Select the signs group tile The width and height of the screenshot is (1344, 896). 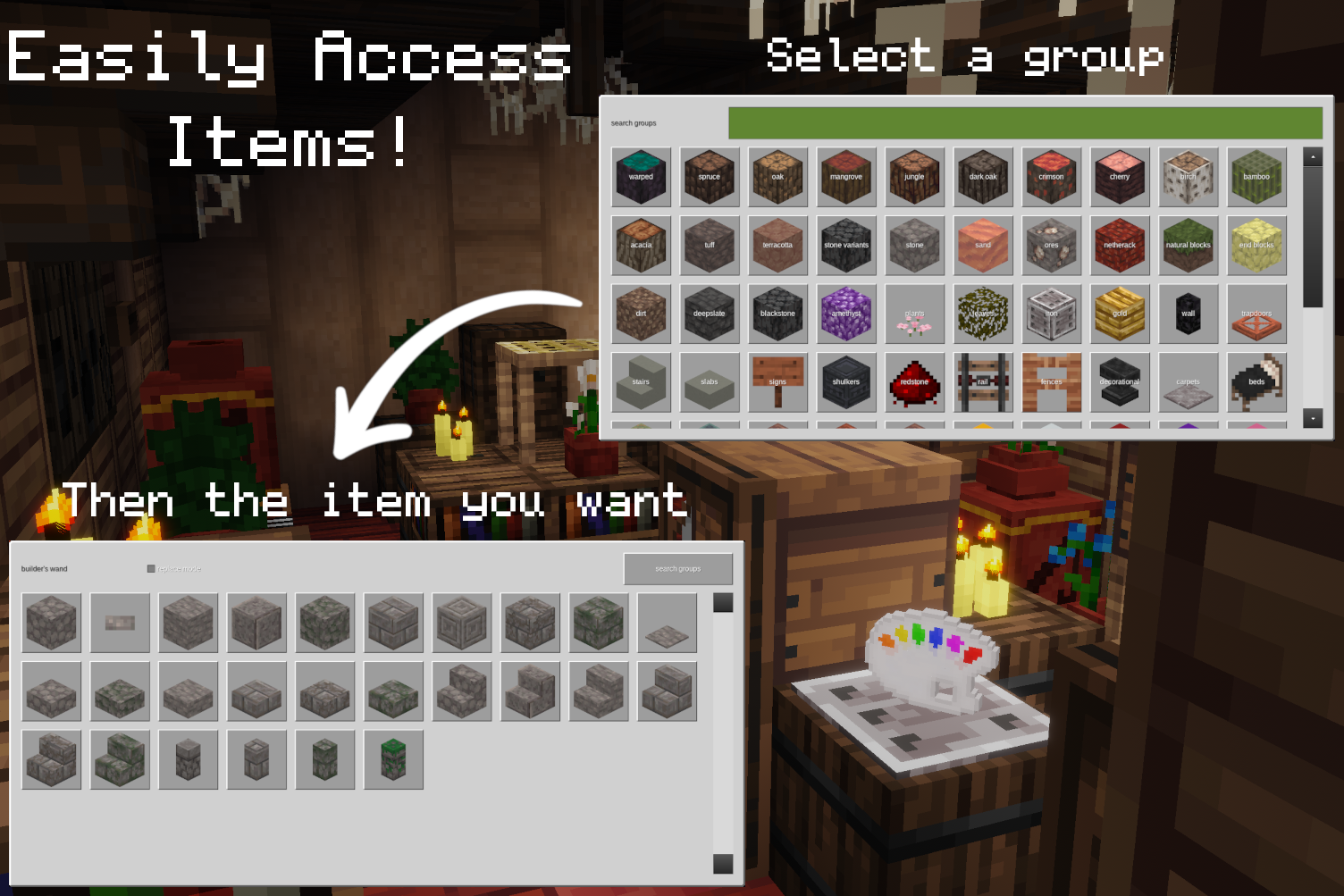pos(777,381)
